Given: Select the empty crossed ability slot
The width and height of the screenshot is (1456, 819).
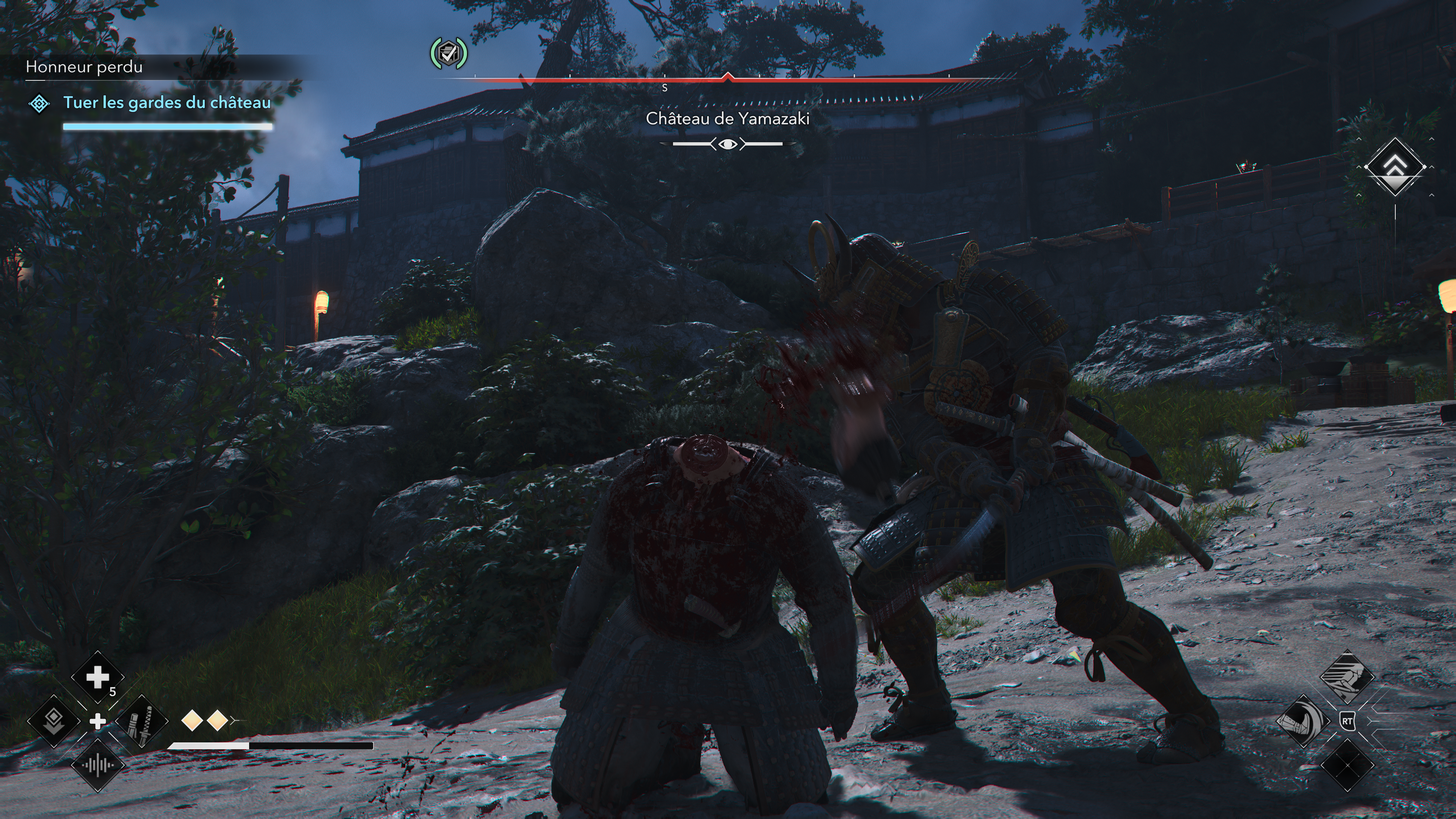Looking at the screenshot, I should [1347, 765].
